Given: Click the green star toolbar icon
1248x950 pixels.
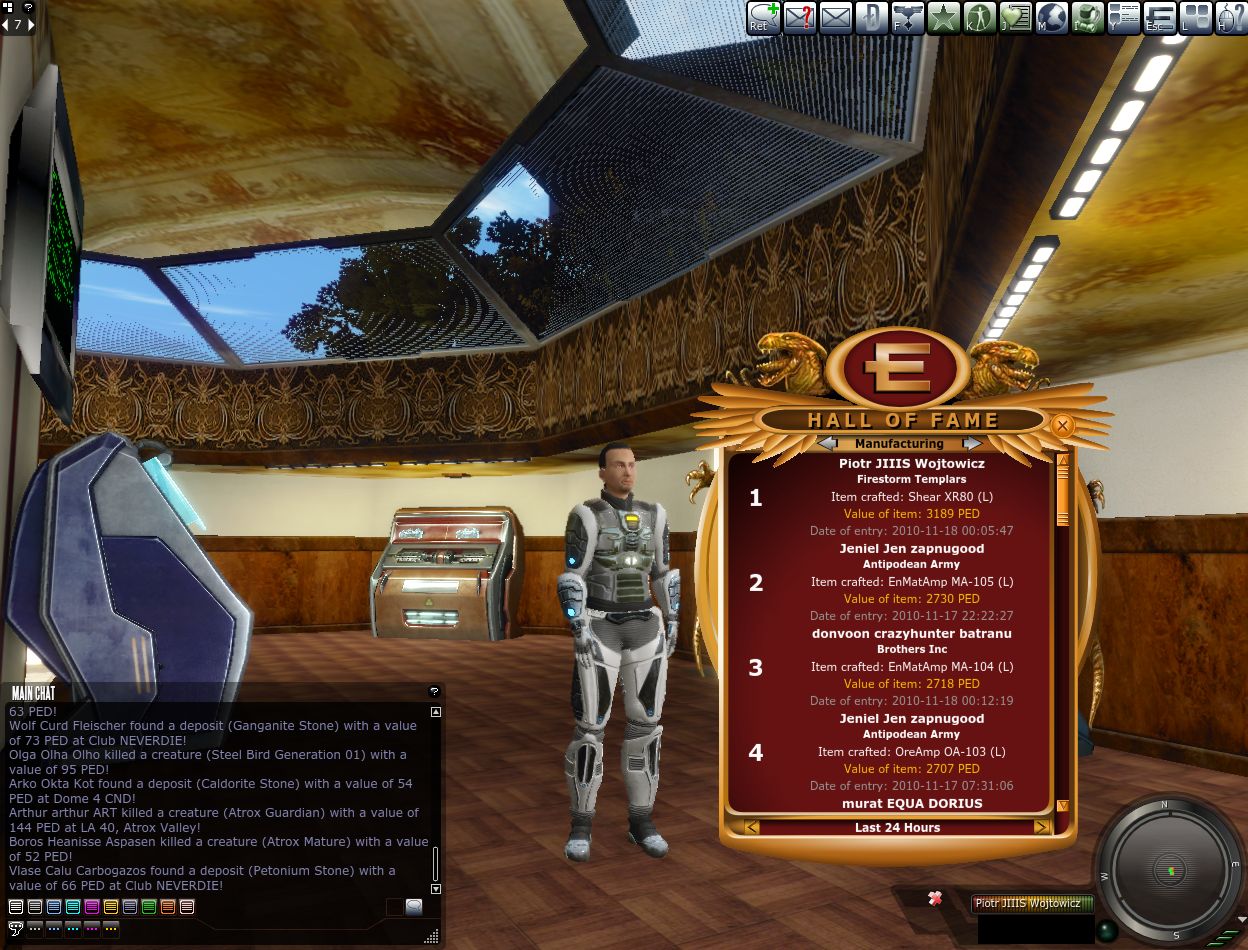Looking at the screenshot, I should [943, 17].
